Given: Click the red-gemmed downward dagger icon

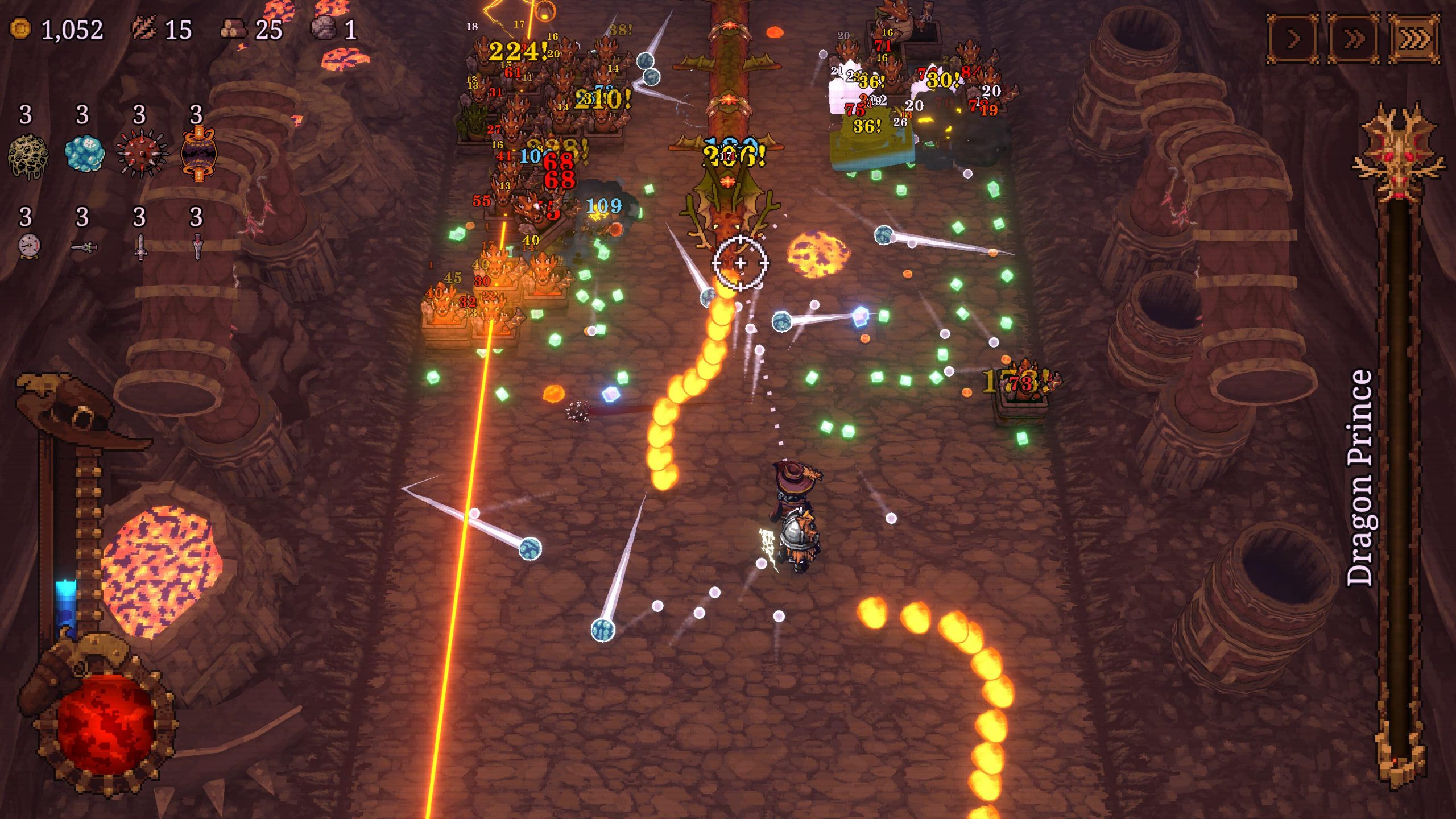Looking at the screenshot, I should click(197, 247).
